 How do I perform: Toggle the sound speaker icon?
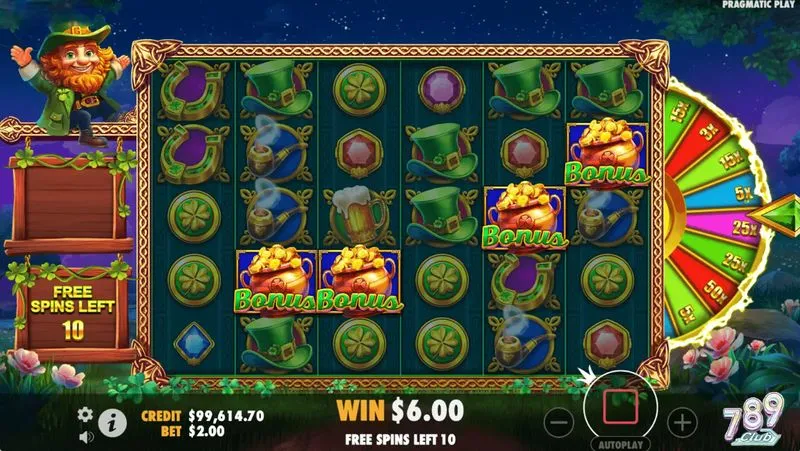click(85, 435)
